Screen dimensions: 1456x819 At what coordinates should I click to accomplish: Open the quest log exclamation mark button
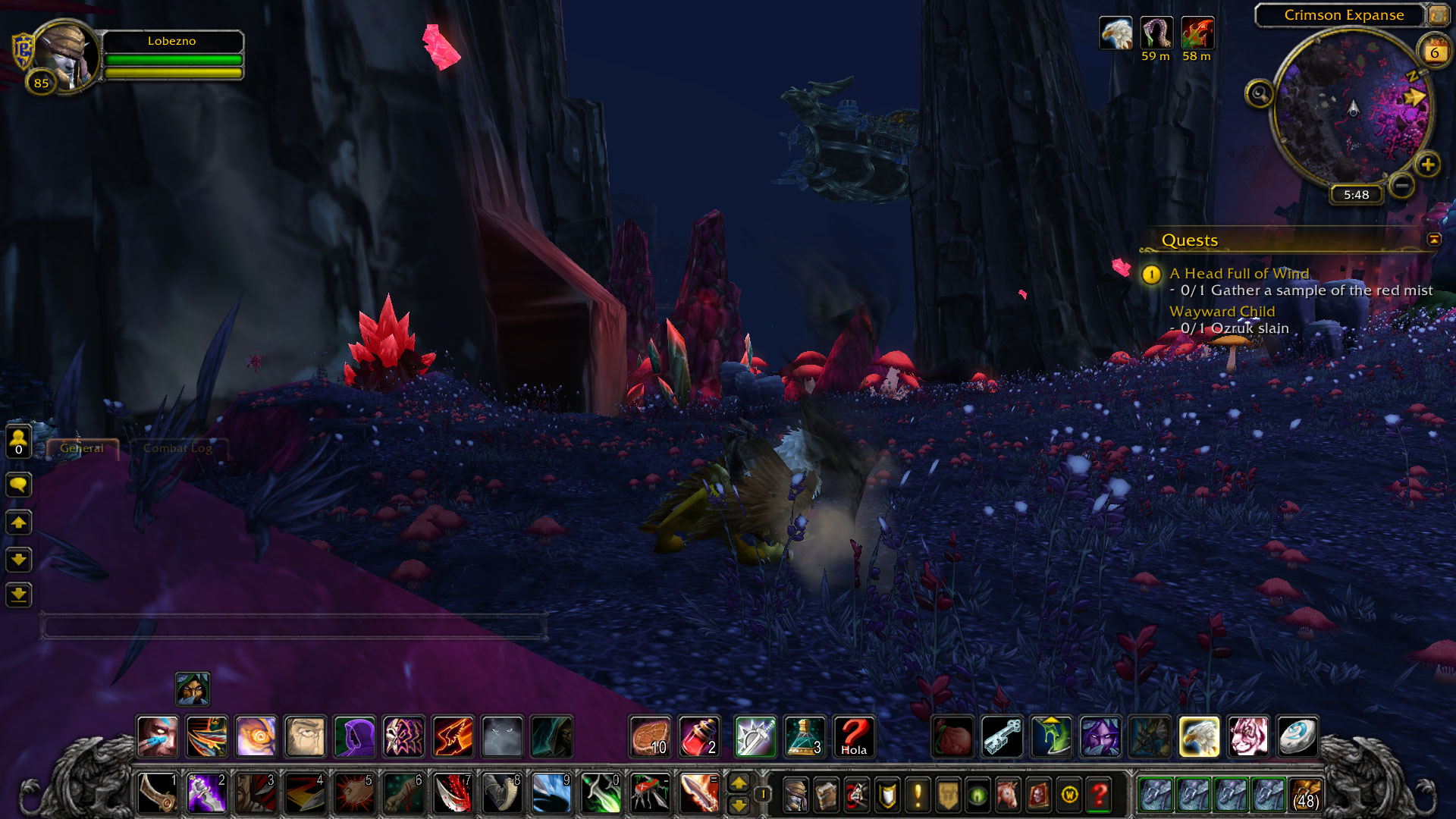pos(918,795)
